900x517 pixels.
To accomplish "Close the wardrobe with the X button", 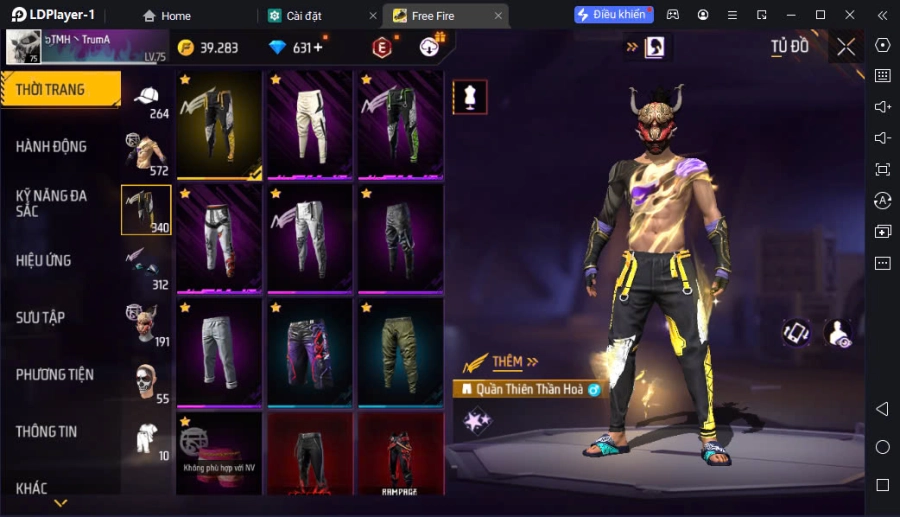I will tap(846, 47).
